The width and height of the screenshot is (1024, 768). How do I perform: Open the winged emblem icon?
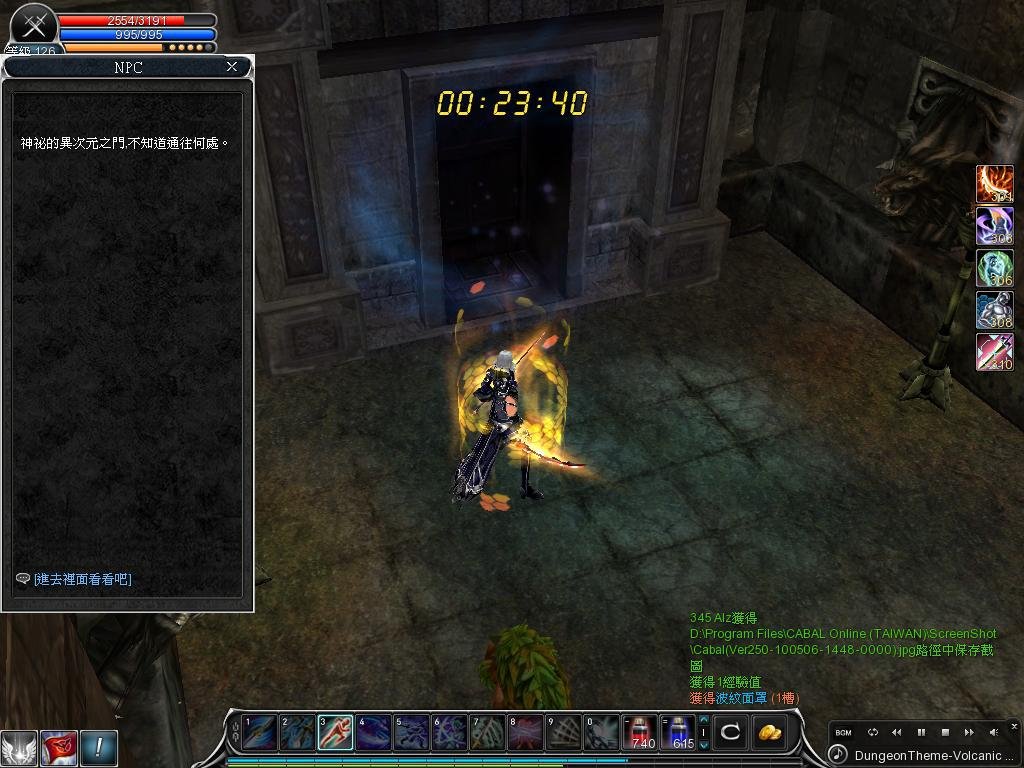tap(19, 748)
